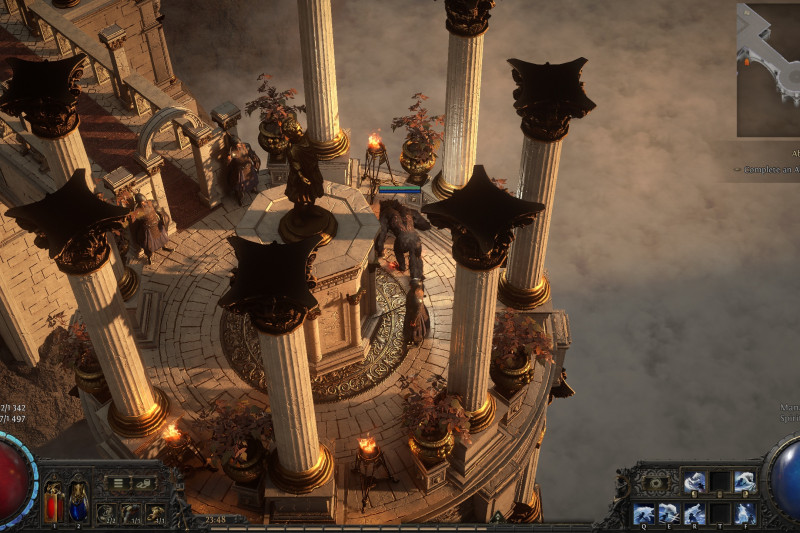800x533 pixels.
Task: Open the minimap in the top-right corner
Action: click(x=769, y=69)
